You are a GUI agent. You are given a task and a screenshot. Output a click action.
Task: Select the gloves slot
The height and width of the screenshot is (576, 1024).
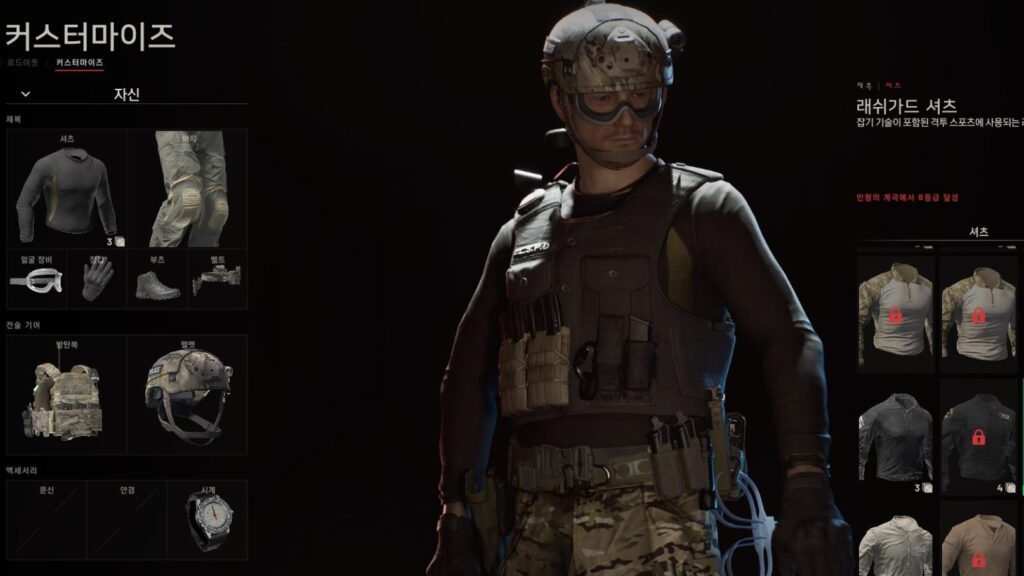click(x=97, y=277)
